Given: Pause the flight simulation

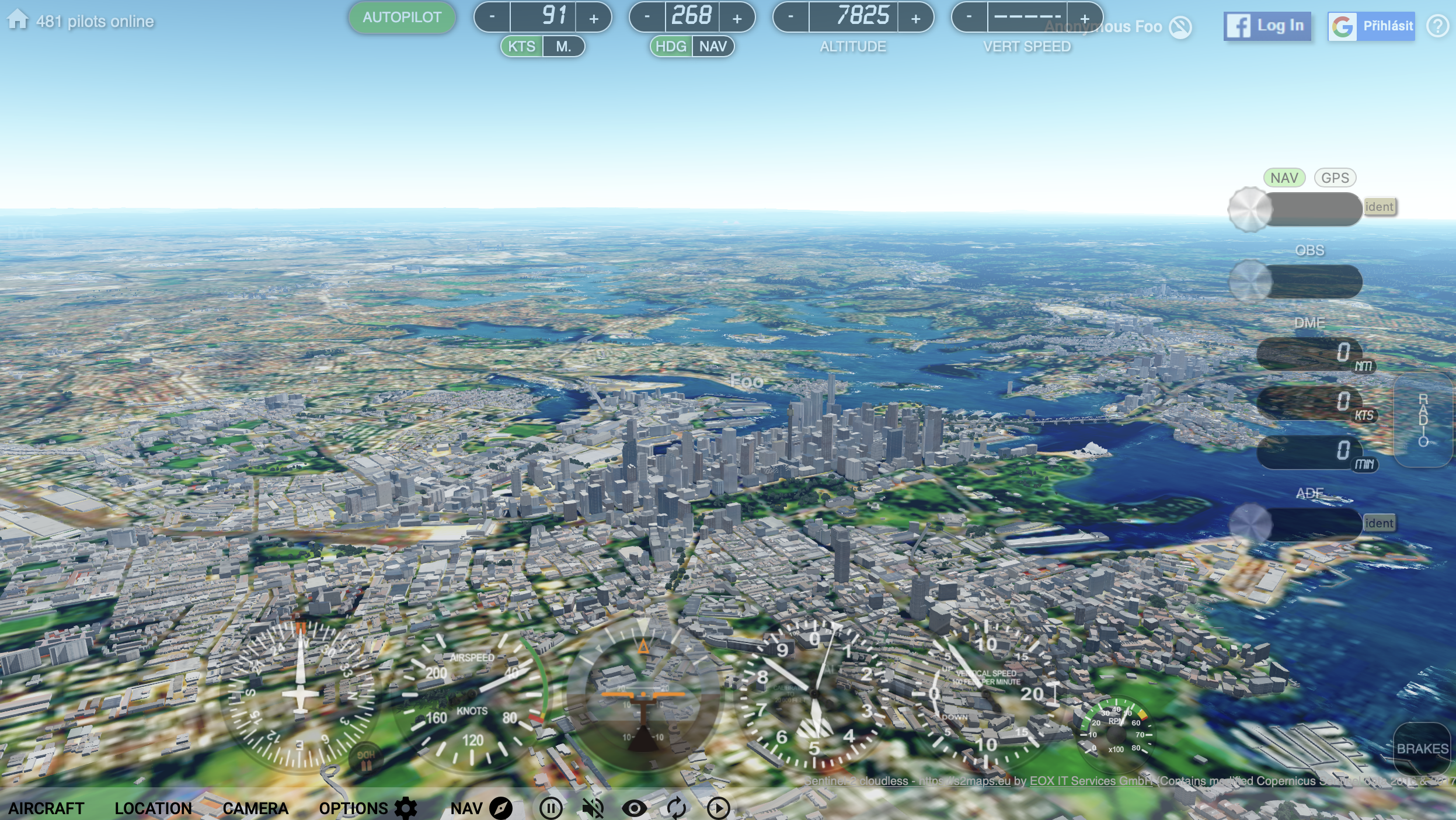Looking at the screenshot, I should 551,809.
